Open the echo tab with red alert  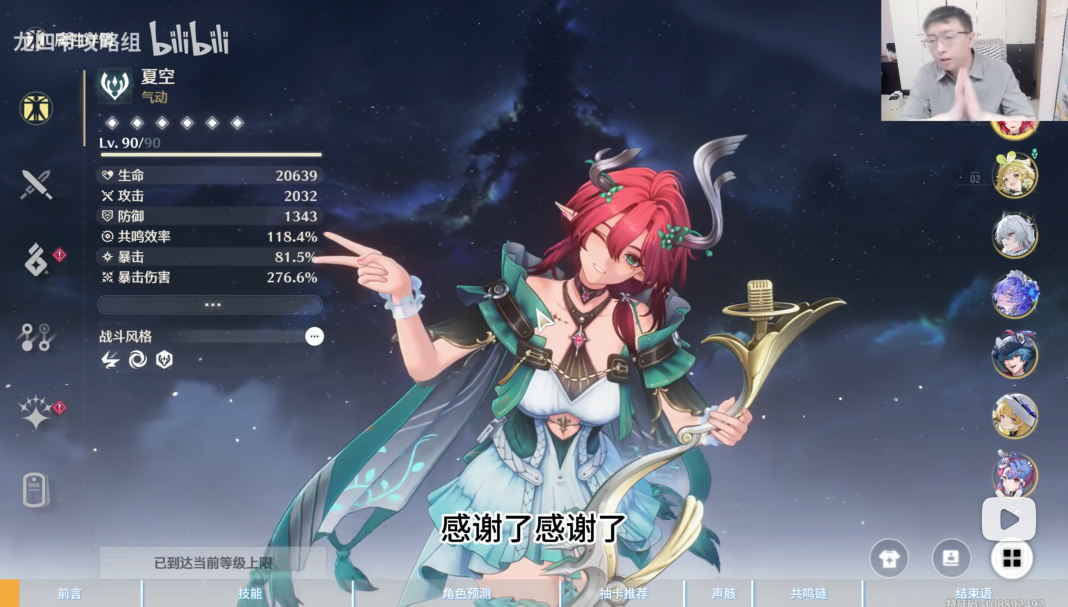36,260
